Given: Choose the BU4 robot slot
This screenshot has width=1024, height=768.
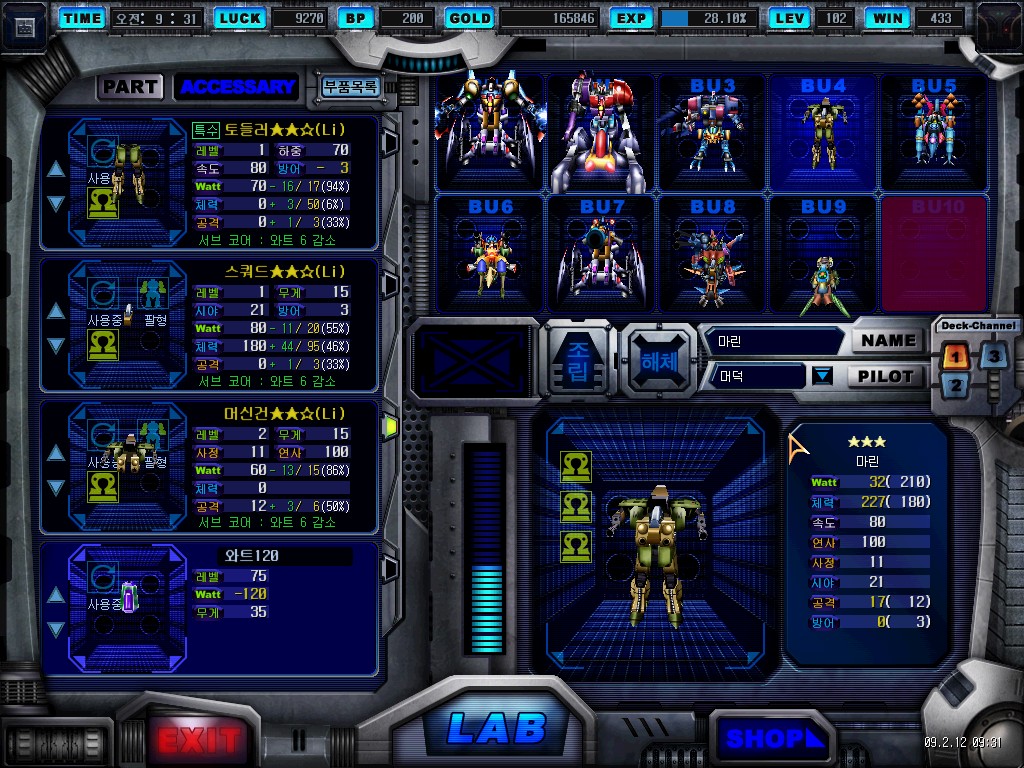Looking at the screenshot, I should click(823, 133).
